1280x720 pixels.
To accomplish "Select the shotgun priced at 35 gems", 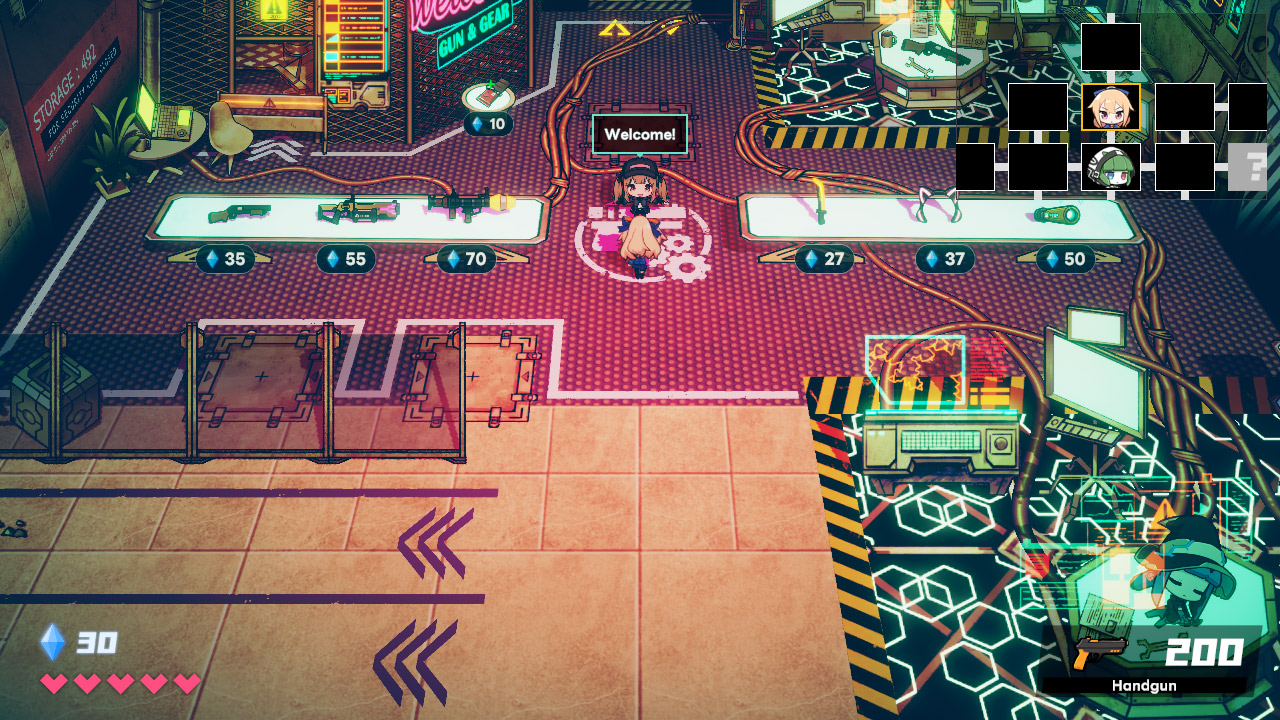I will click(x=238, y=212).
